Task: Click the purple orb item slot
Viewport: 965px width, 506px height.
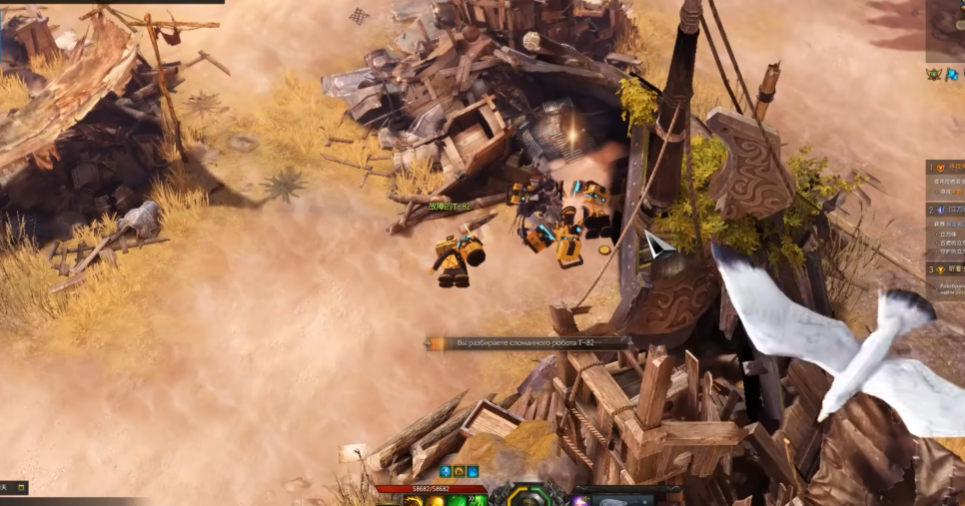Action: (580, 500)
